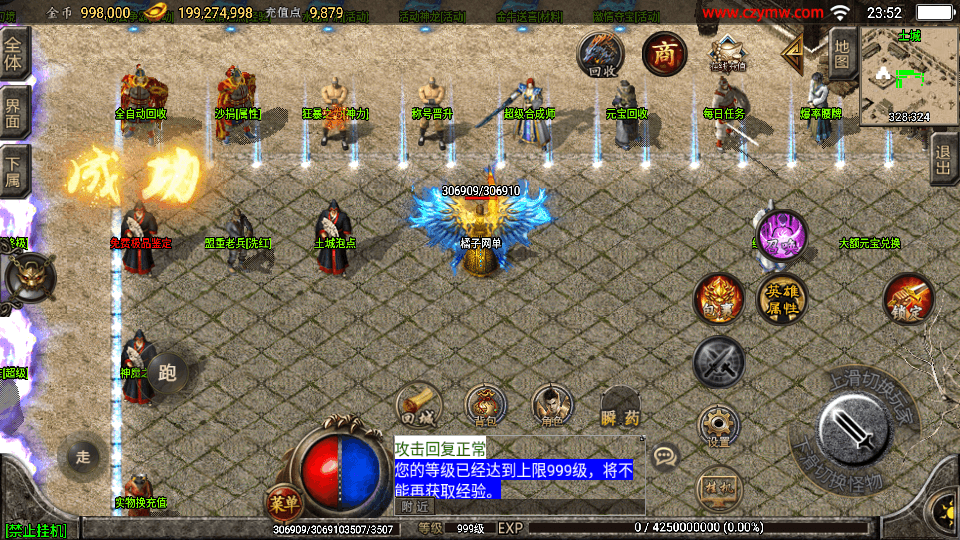960x540 pixels.
Task: Open the 角色 character icon
Action: click(552, 404)
